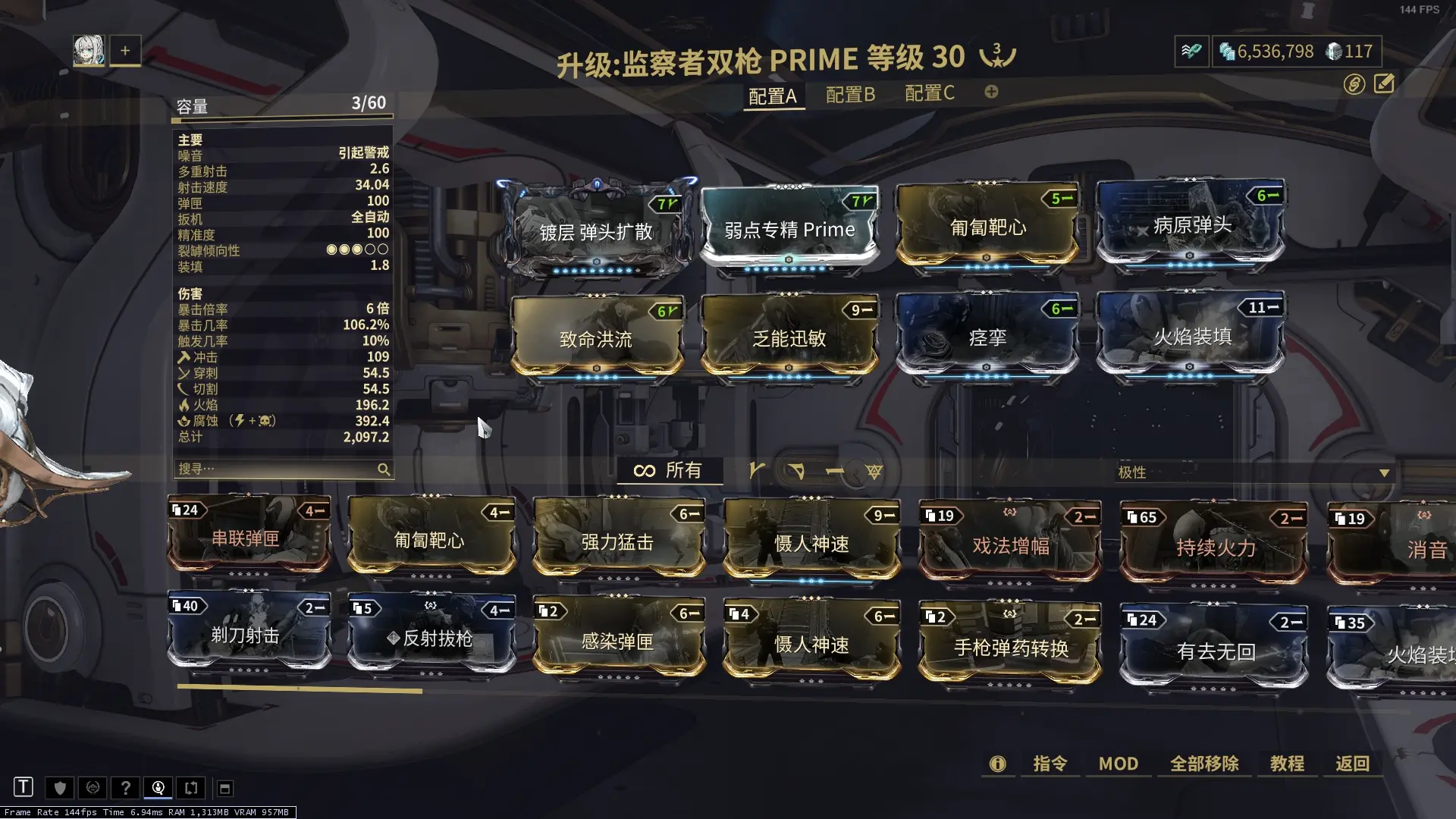Click 返回 to go back
1456x819 pixels.
coord(1352,764)
